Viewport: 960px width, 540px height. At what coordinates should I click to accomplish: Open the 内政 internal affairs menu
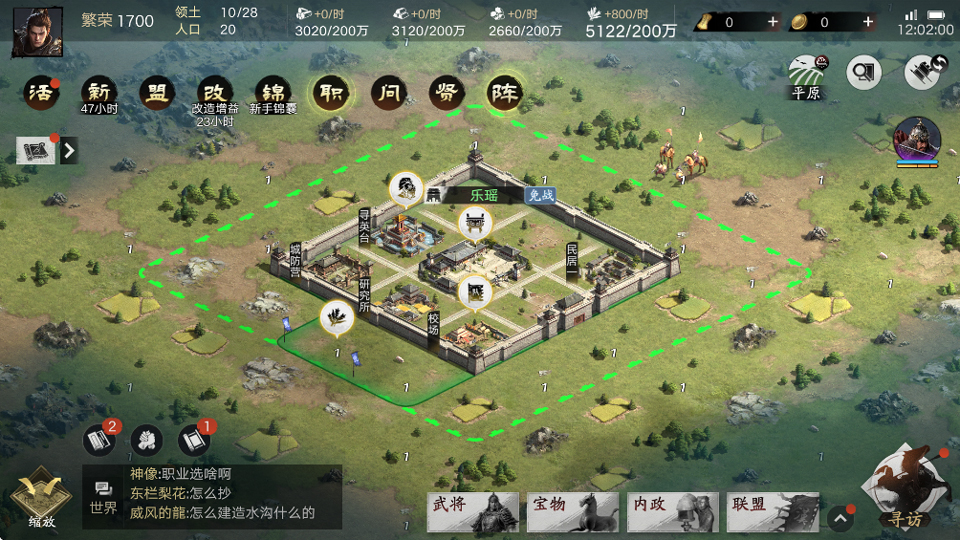(x=673, y=511)
